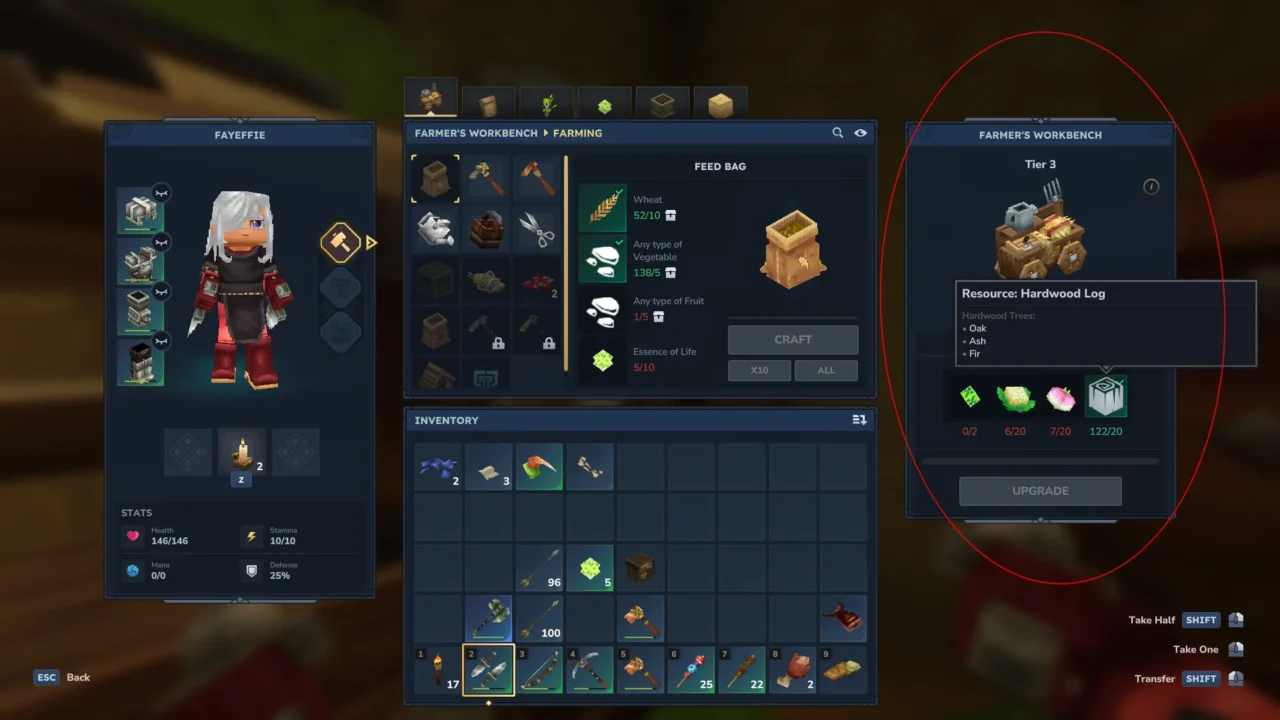Viewport: 1280px width, 720px height.
Task: Open the crafting recipe search
Action: click(x=838, y=133)
